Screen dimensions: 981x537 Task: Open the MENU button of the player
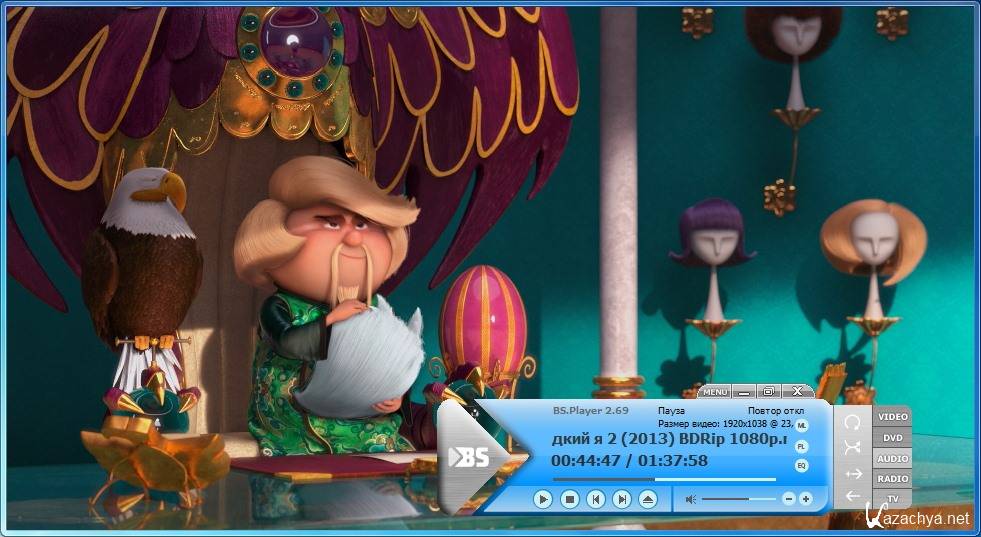tap(715, 392)
